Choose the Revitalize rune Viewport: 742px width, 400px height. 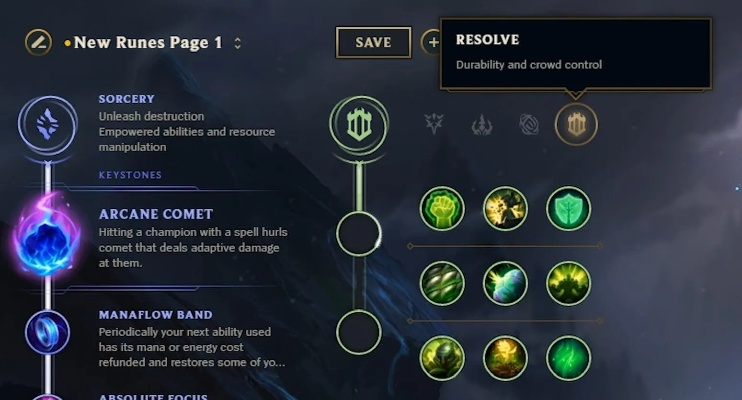pyautogui.click(x=505, y=357)
